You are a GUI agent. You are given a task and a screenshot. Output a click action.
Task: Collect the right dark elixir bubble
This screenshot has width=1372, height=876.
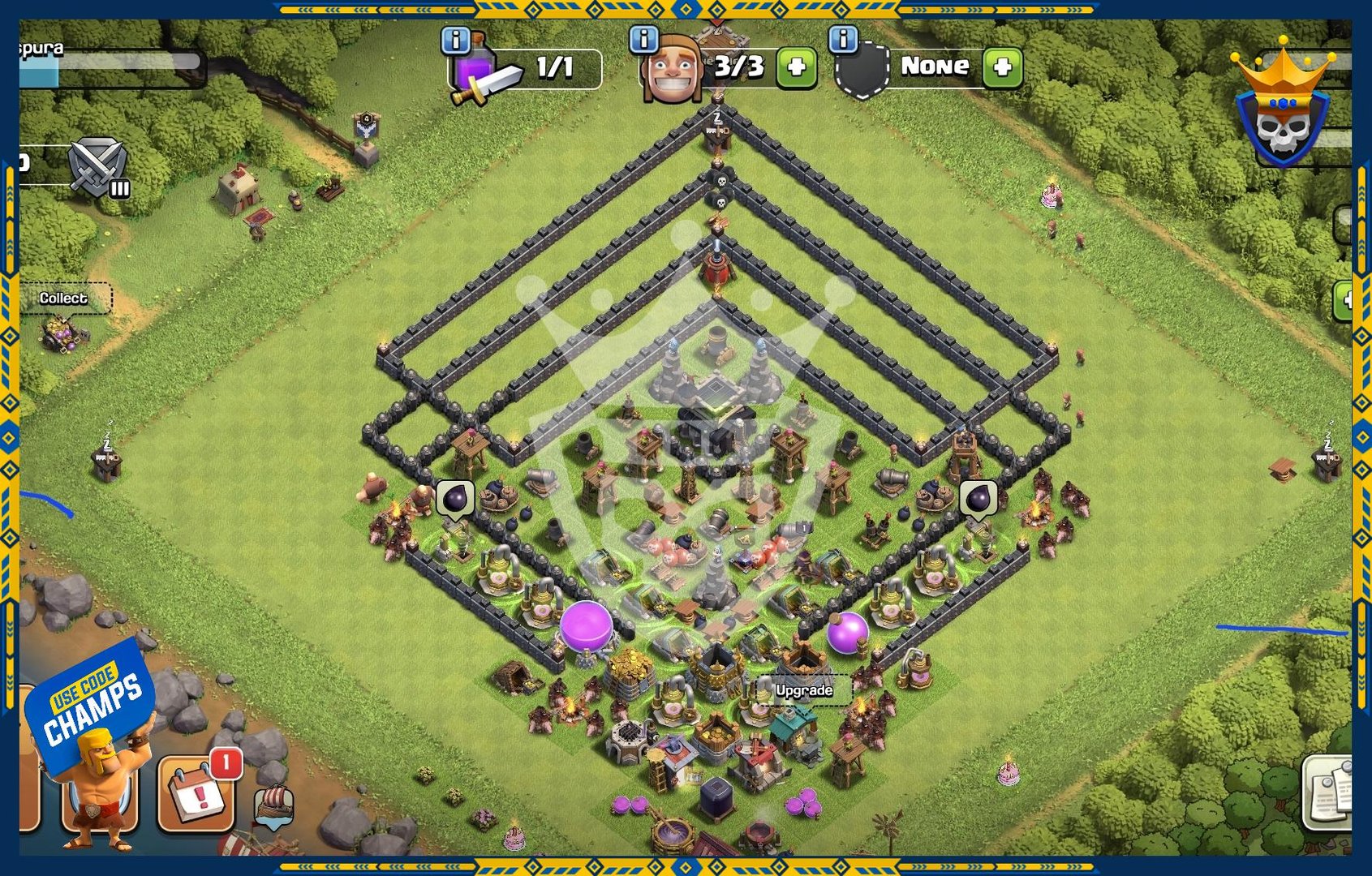click(x=978, y=498)
